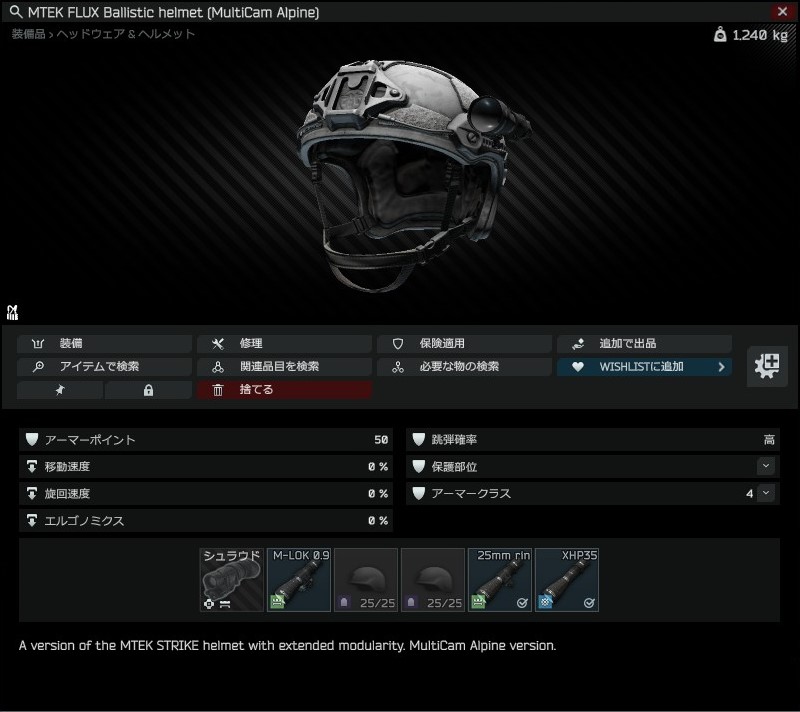Click the 捨てる discard button
This screenshot has height=712, width=800.
pyautogui.click(x=284, y=390)
